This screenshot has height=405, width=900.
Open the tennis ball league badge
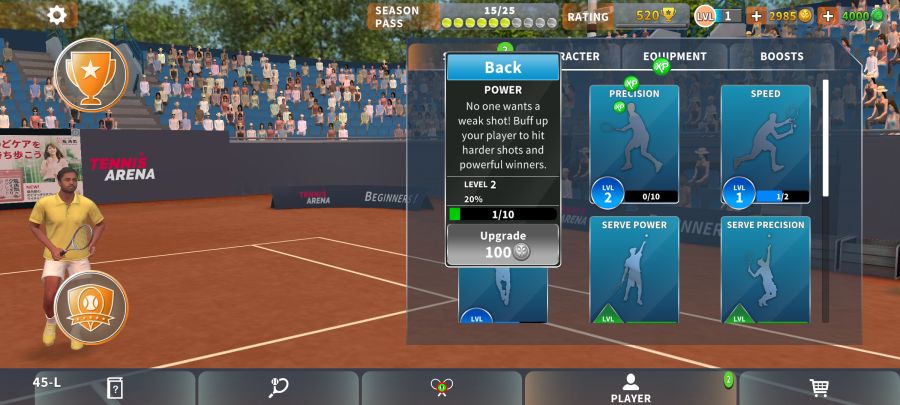point(91,306)
